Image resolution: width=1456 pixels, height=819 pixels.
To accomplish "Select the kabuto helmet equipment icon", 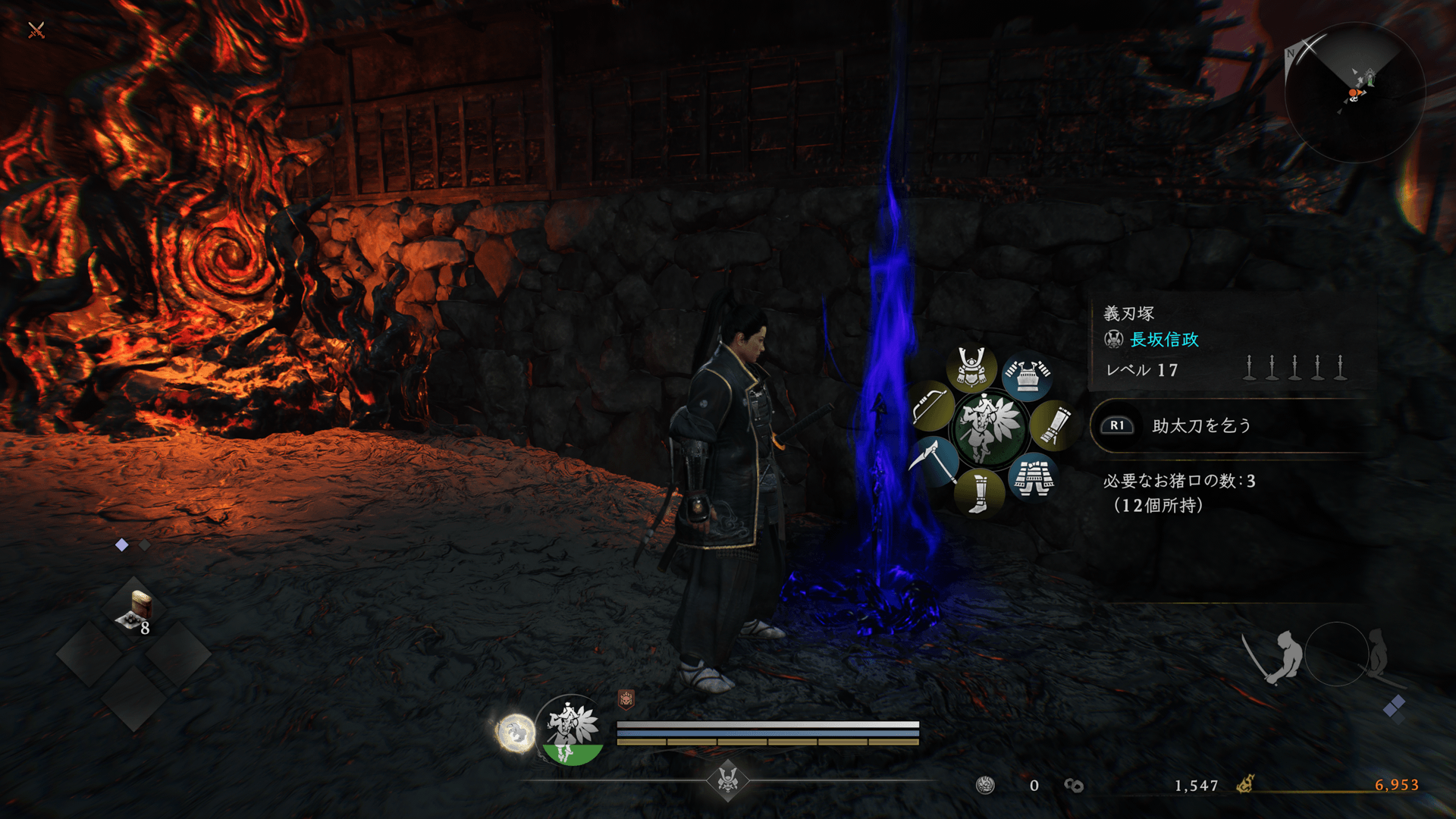I will pos(971,368).
